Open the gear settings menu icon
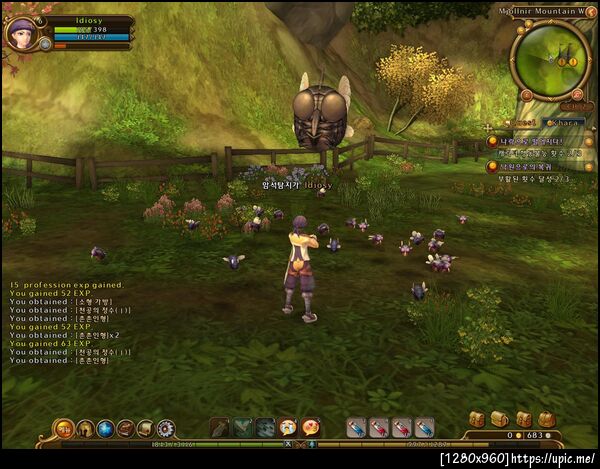This screenshot has height=469, width=600. (166, 429)
